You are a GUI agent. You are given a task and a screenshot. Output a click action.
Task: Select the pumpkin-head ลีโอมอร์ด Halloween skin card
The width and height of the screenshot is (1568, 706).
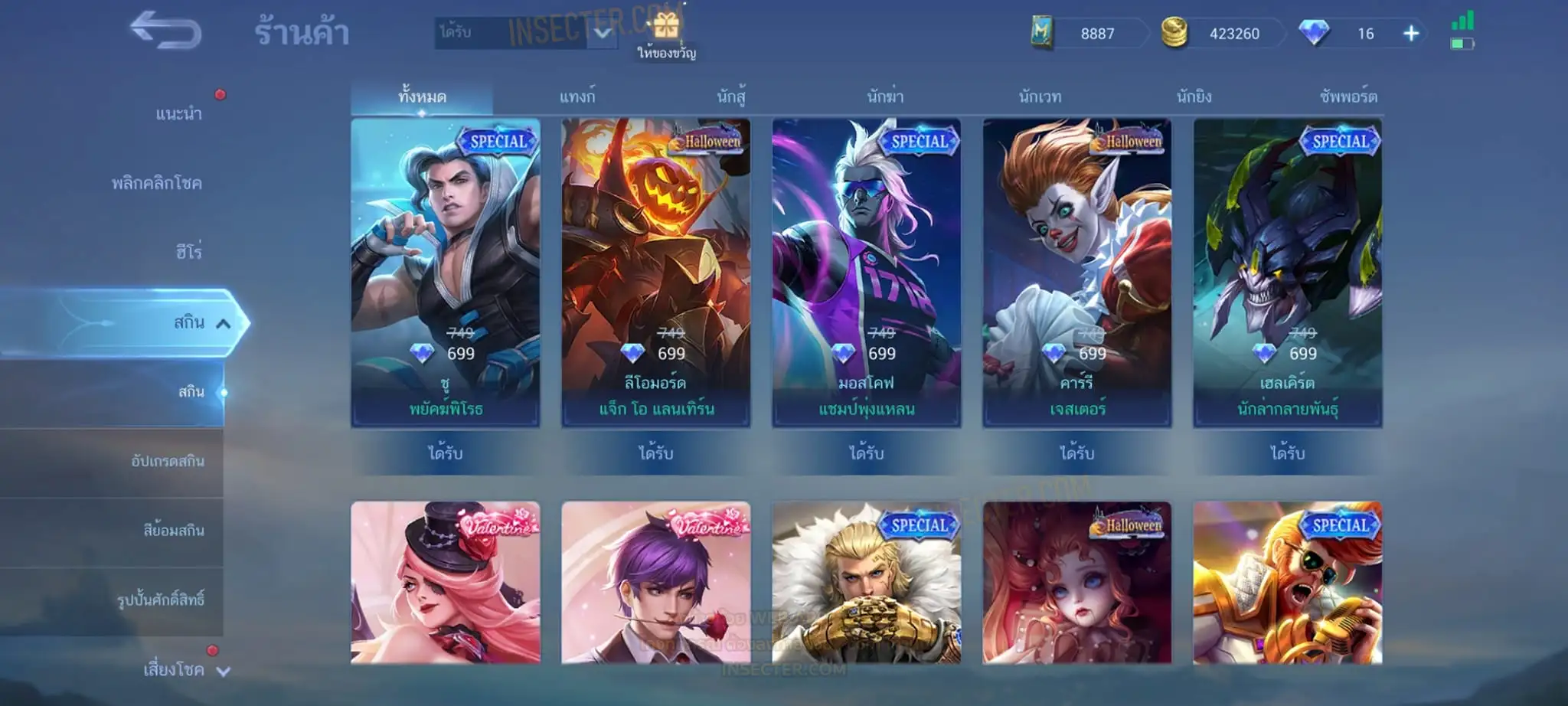pyautogui.click(x=656, y=272)
